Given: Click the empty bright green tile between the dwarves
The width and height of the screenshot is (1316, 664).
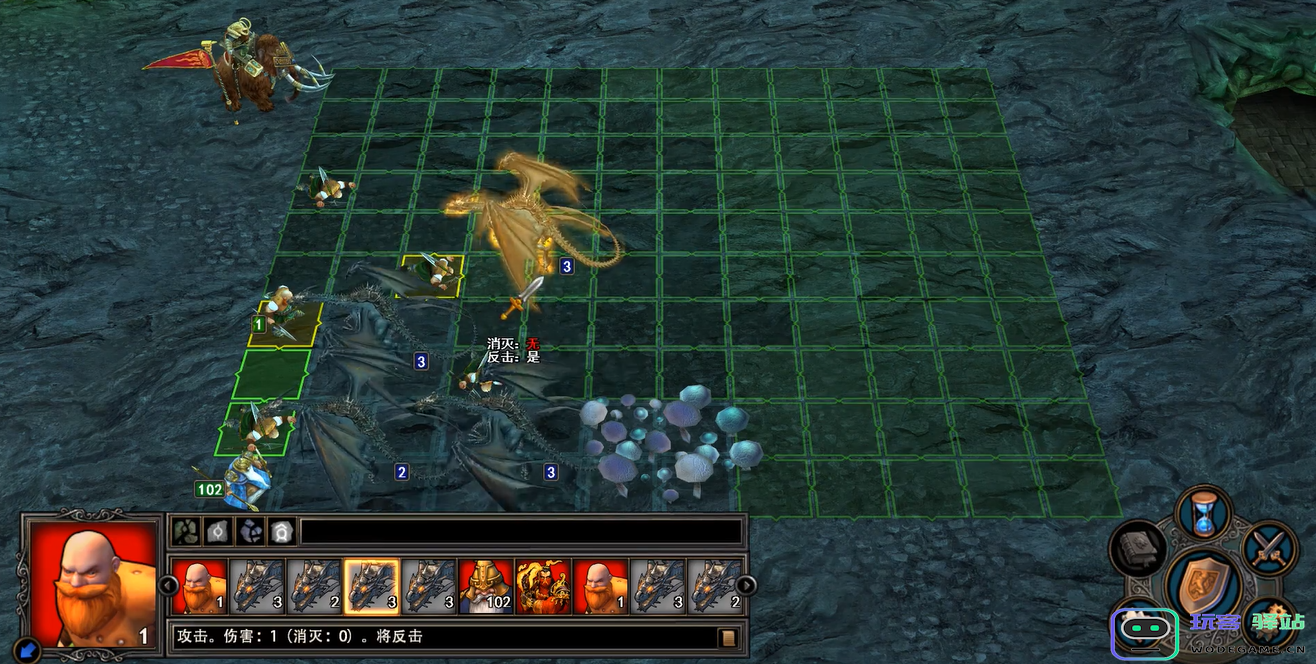Looking at the screenshot, I should [x=271, y=375].
